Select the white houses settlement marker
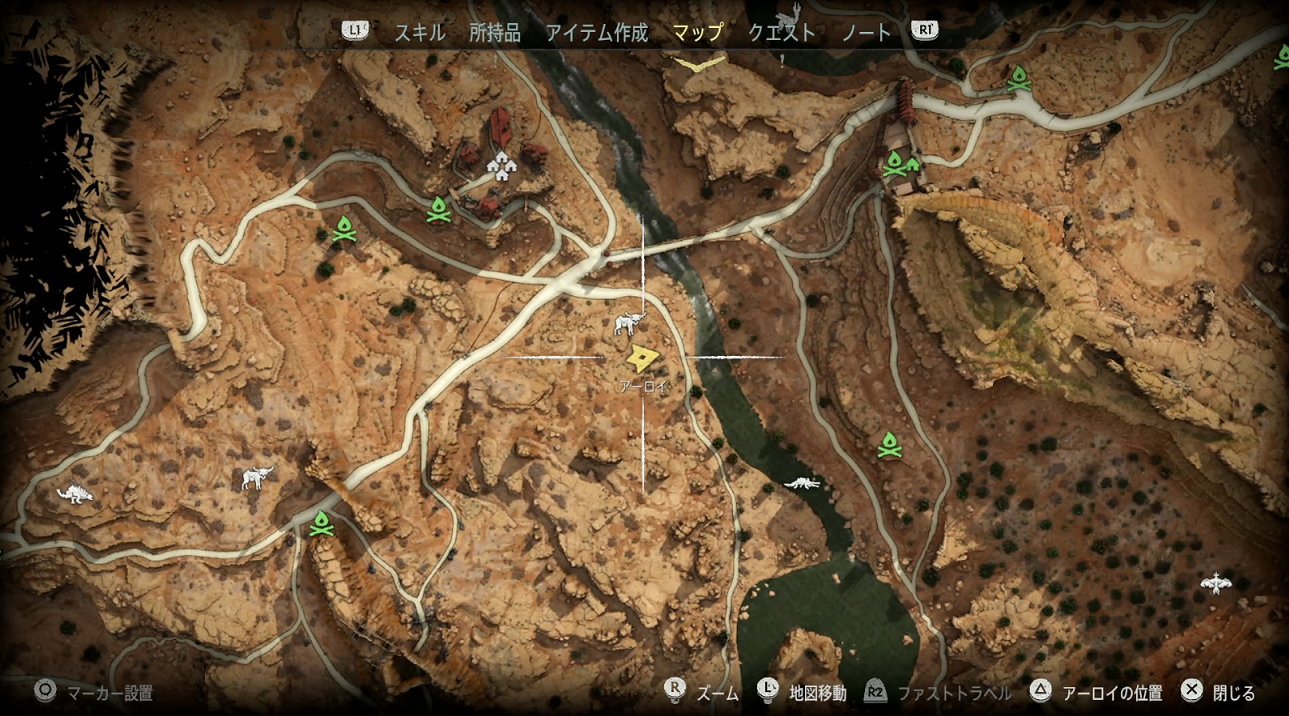The image size is (1289, 716). [500, 164]
